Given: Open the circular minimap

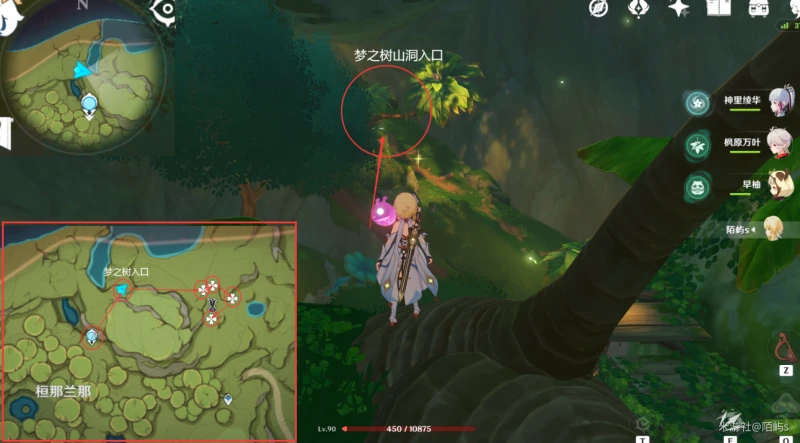Looking at the screenshot, I should tap(86, 68).
